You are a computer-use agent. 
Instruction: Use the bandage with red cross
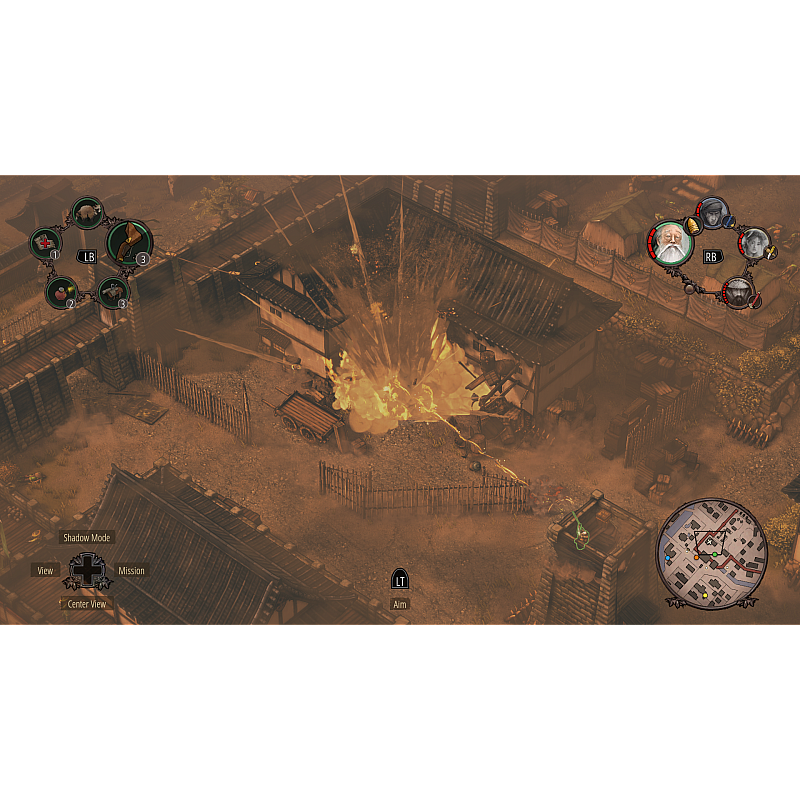point(46,242)
